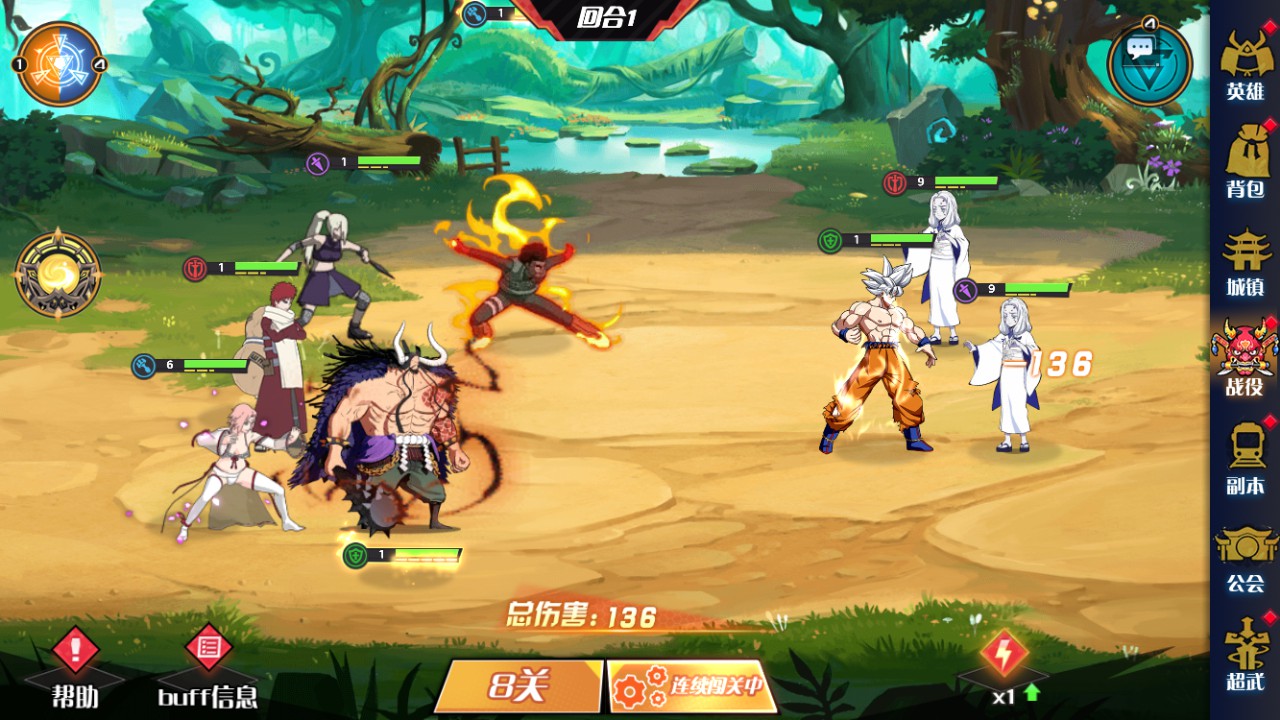Open the 公会 guild menu
This screenshot has height=720, width=1280.
coord(1245,556)
